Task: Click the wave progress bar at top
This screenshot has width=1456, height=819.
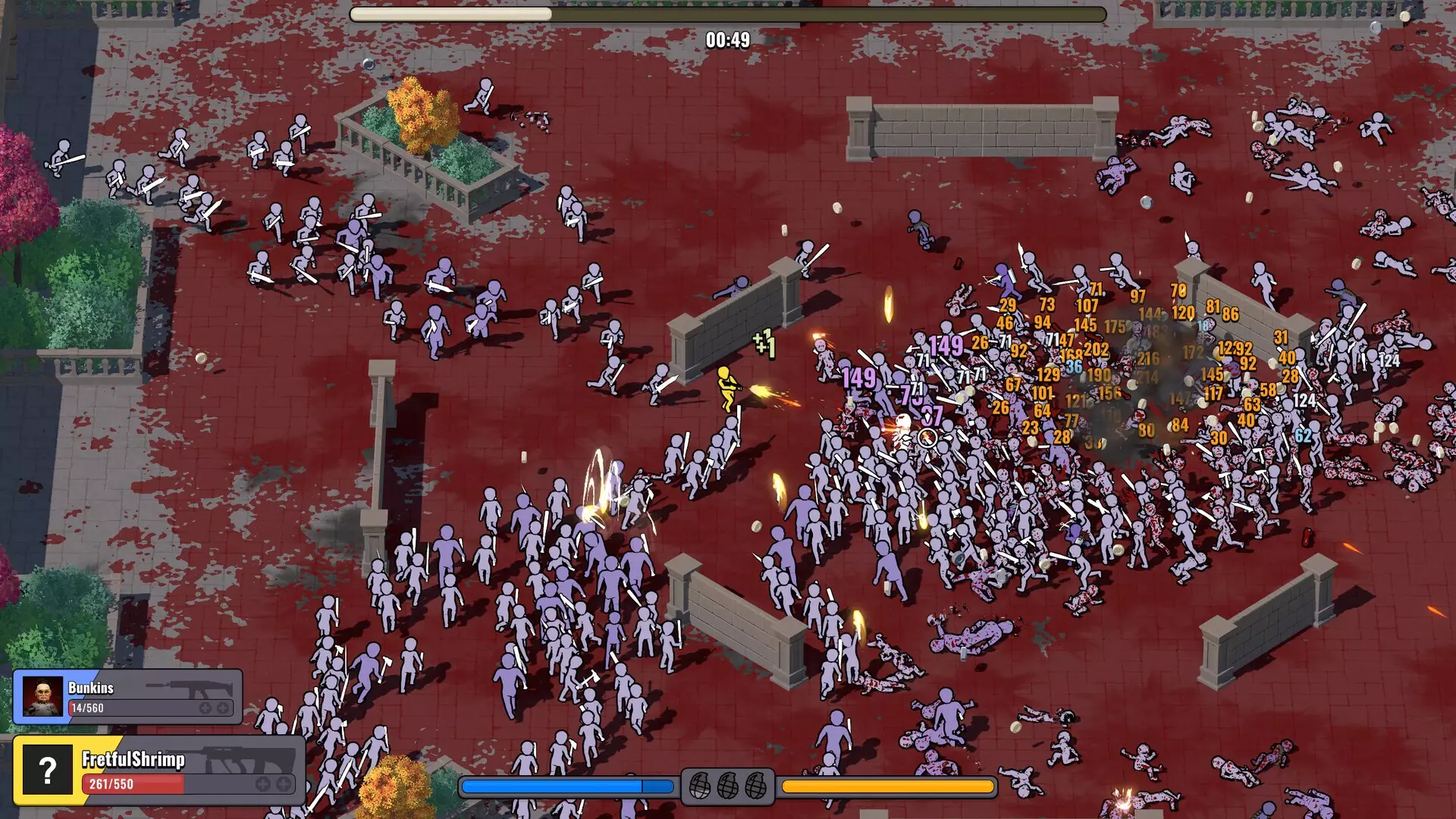Action: [x=726, y=12]
